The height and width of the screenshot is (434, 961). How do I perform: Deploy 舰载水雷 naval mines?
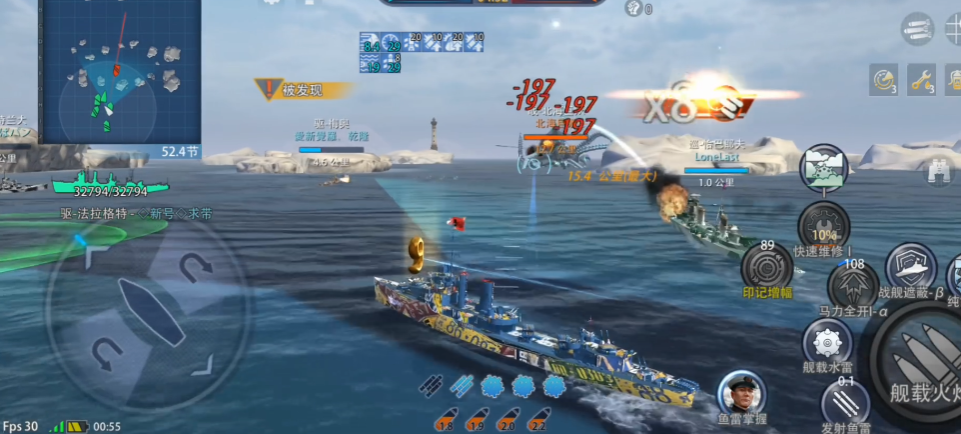pyautogui.click(x=827, y=343)
